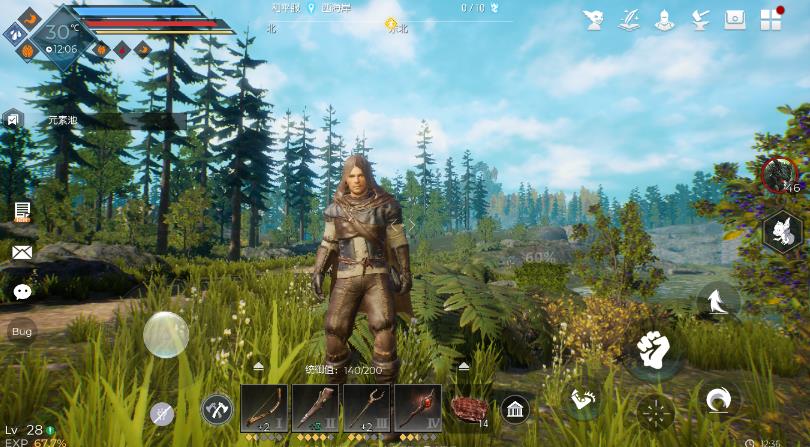
Task: Select the bow in weapon slot I
Action: (x=264, y=408)
